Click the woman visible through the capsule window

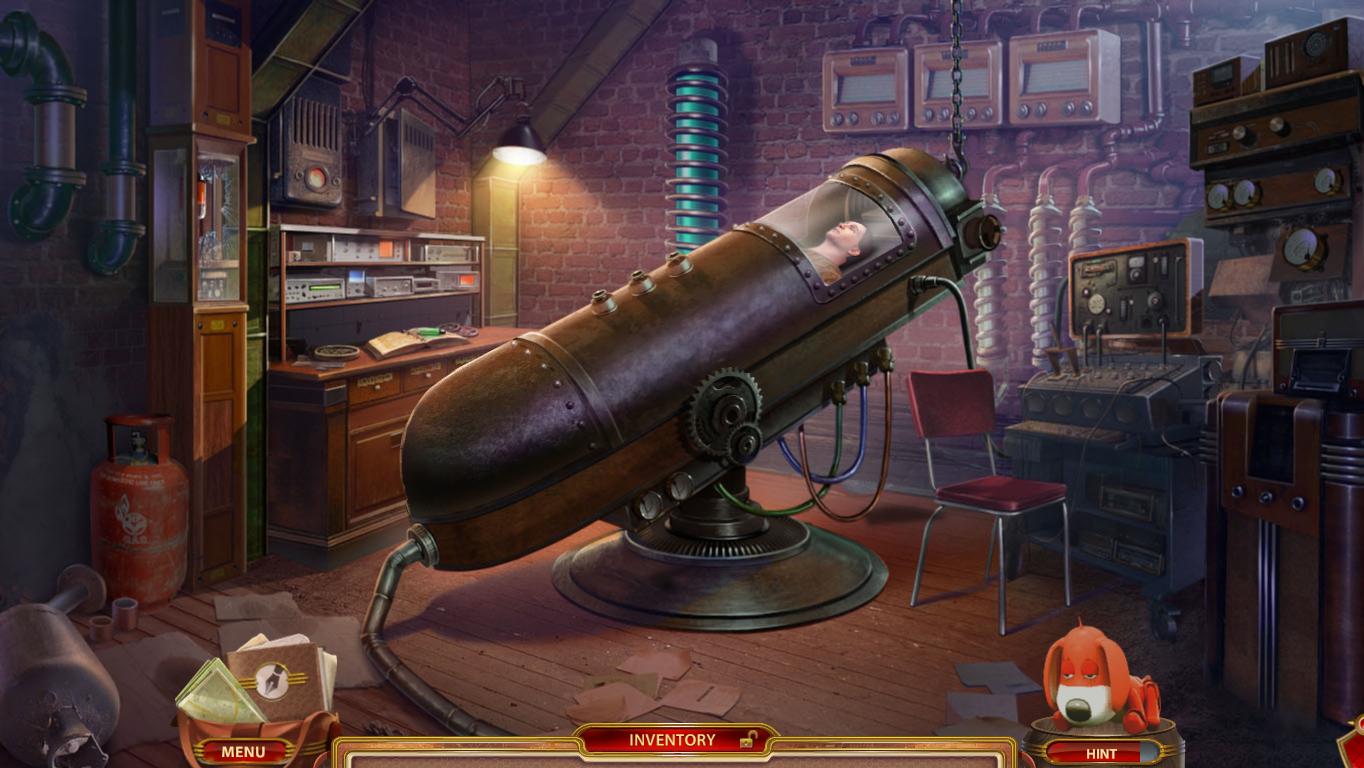[845, 239]
